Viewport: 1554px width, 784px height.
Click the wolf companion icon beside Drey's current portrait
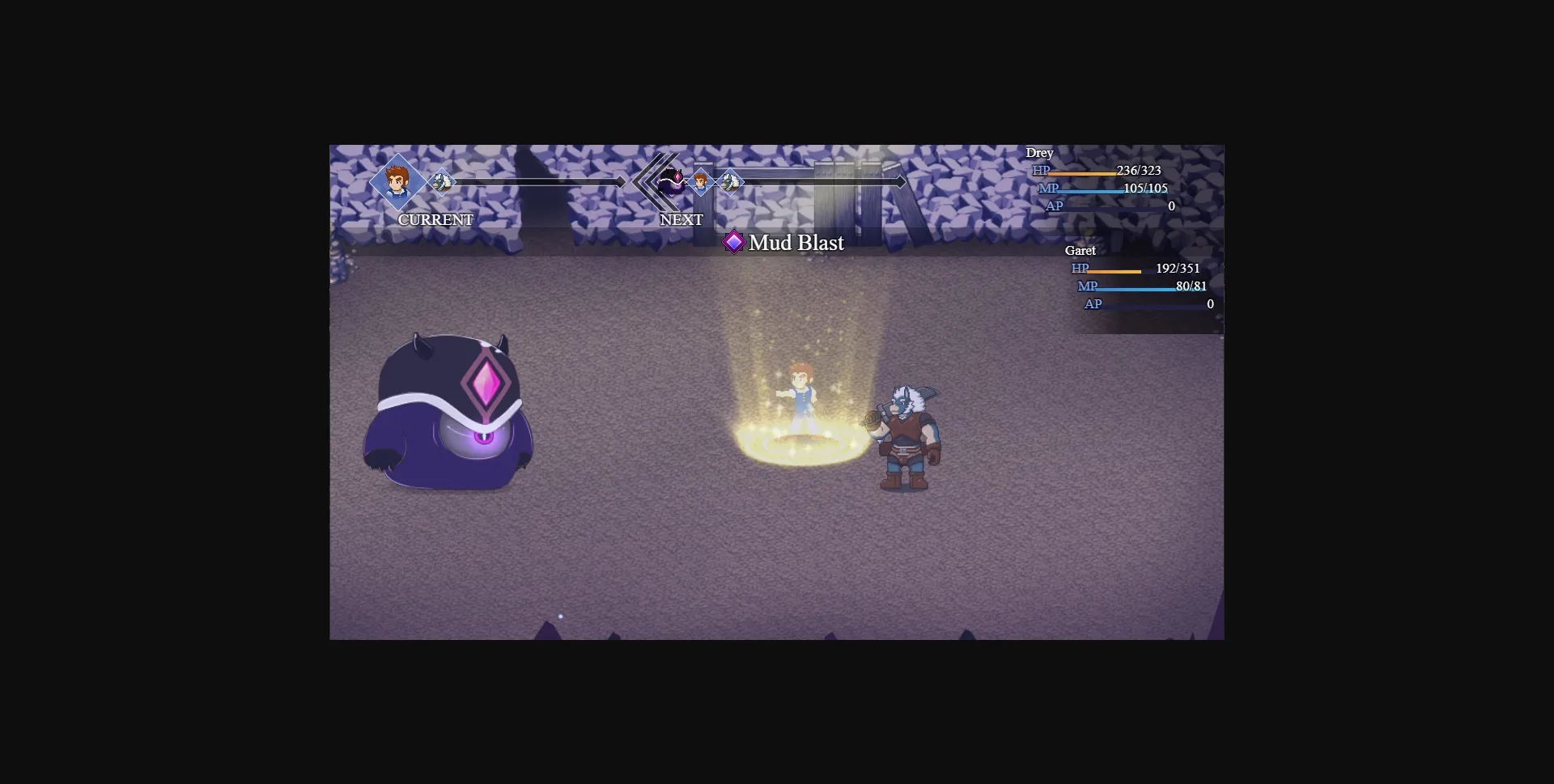[442, 182]
